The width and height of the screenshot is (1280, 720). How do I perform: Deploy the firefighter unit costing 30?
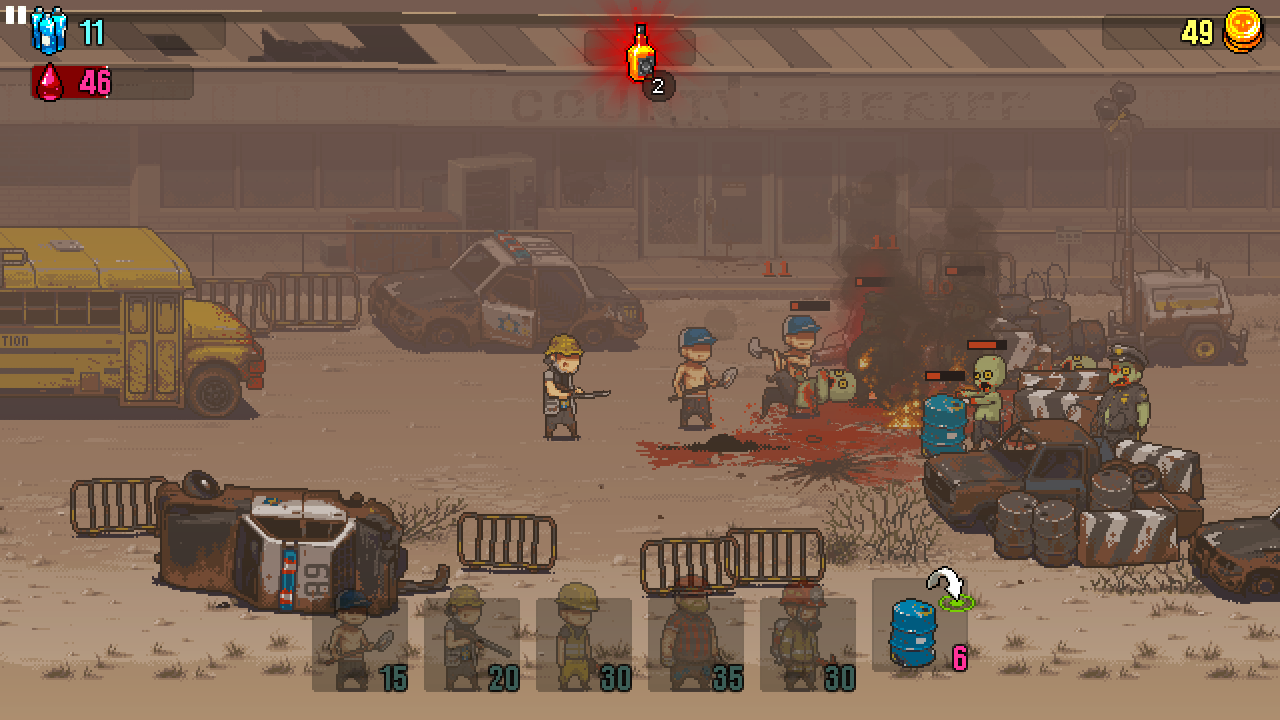pyautogui.click(x=807, y=644)
